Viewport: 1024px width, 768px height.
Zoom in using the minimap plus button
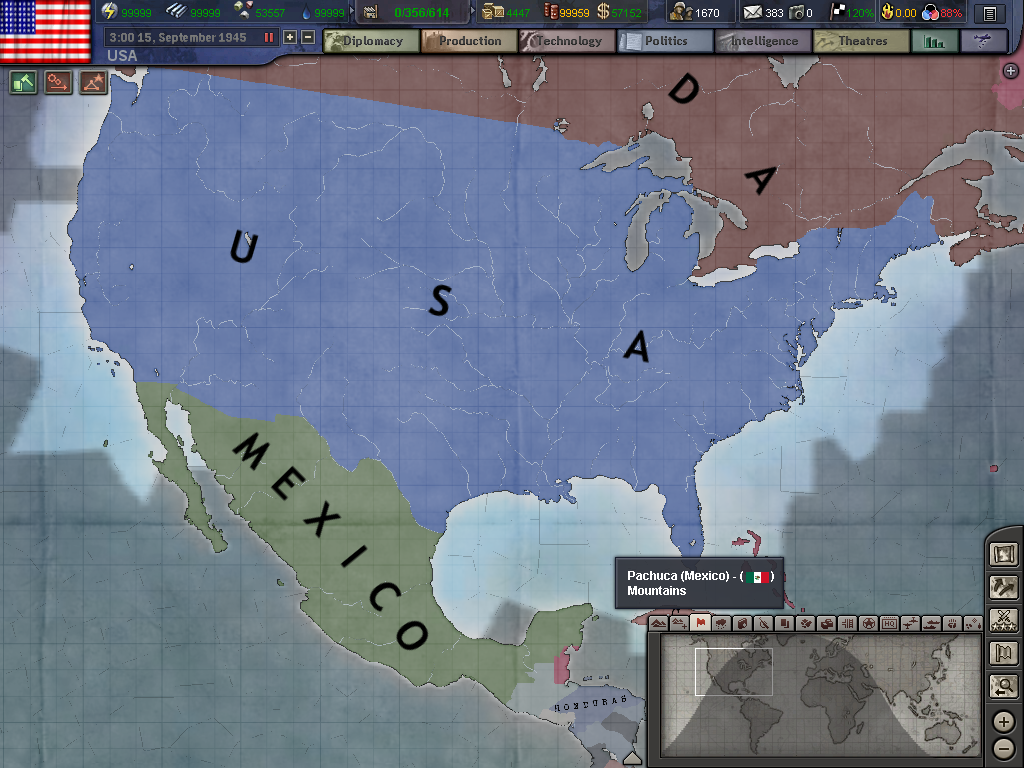click(1004, 721)
